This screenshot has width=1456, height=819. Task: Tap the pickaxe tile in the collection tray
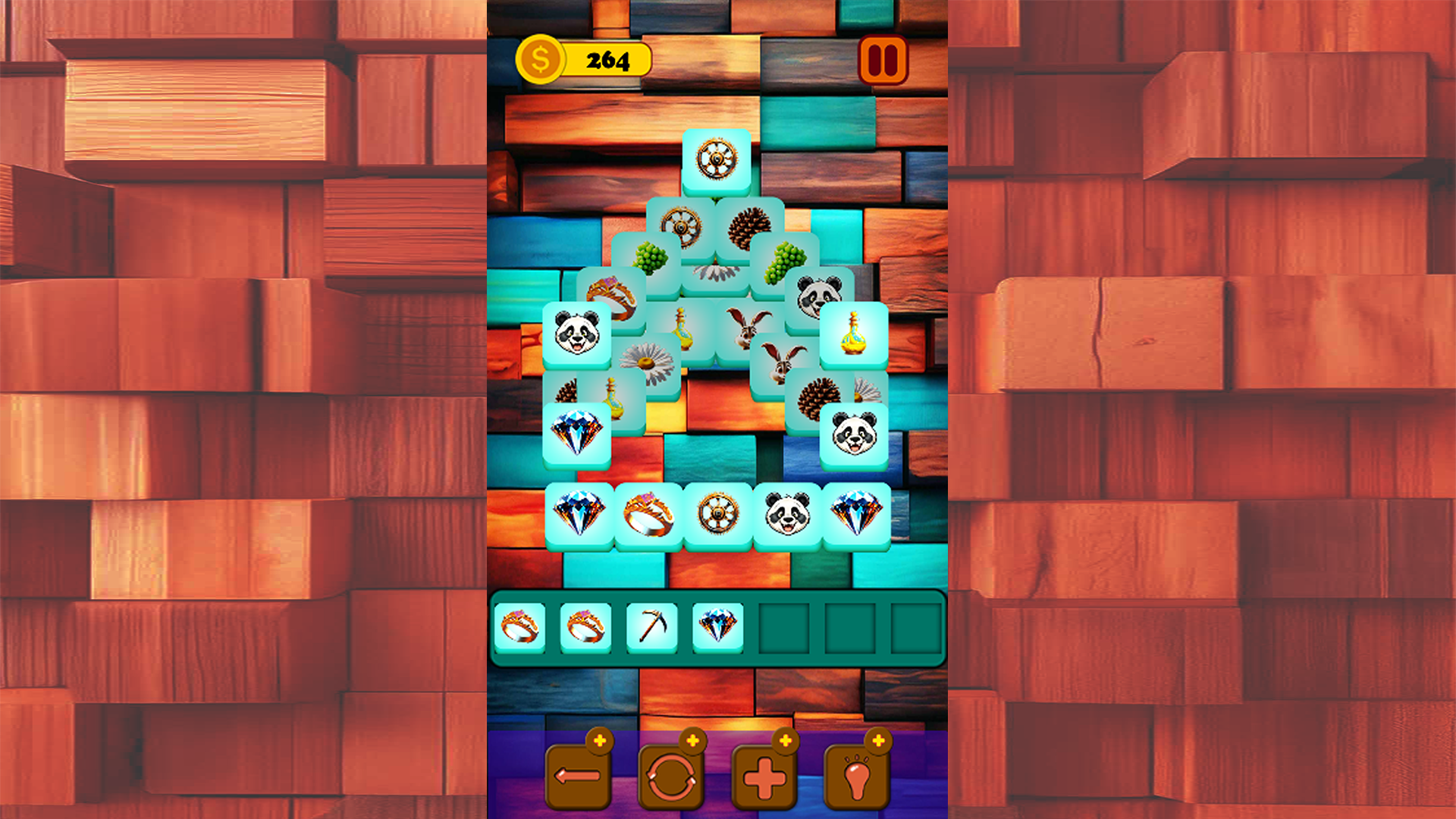(x=653, y=627)
